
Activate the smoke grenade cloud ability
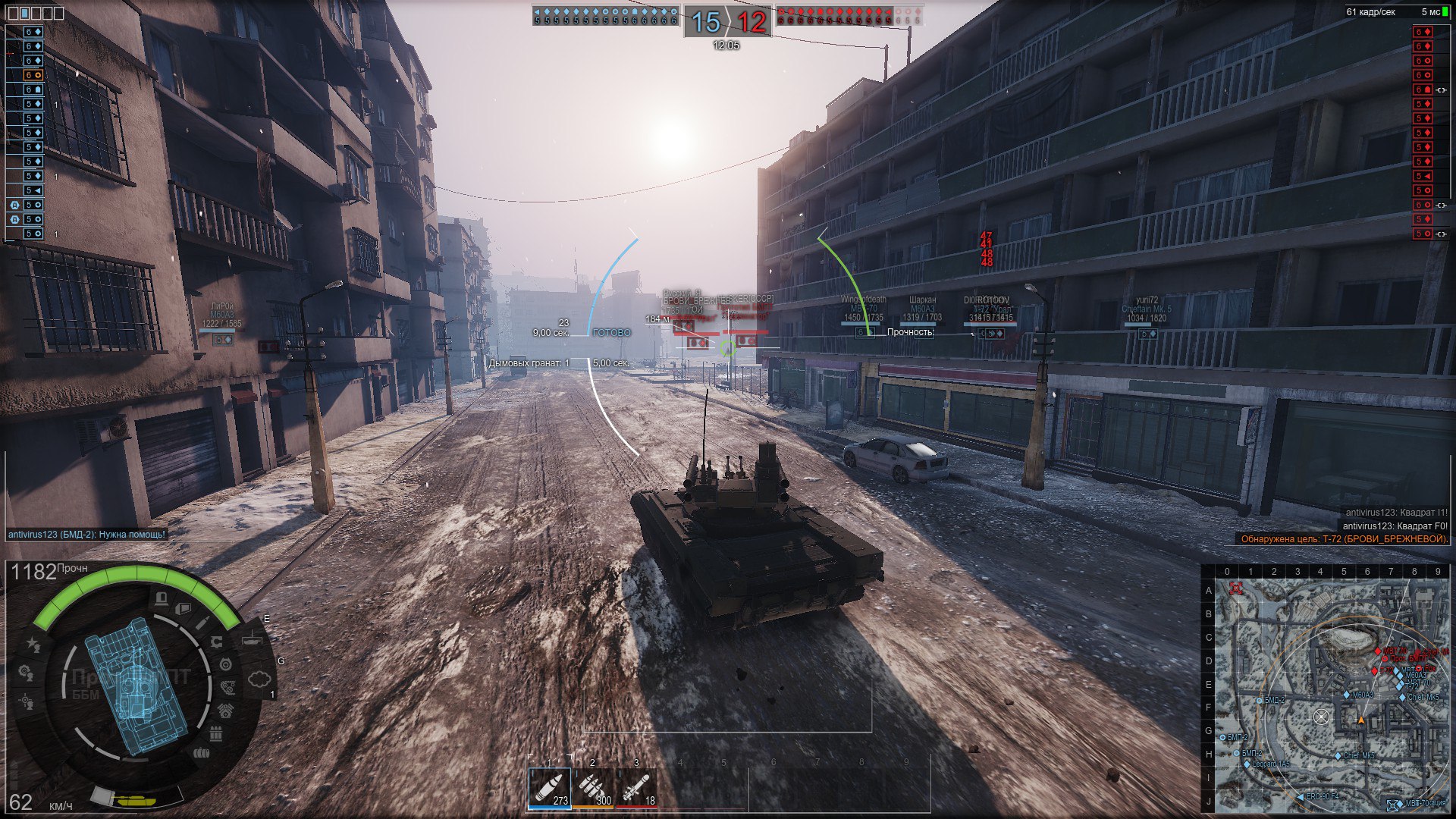pyautogui.click(x=259, y=678)
